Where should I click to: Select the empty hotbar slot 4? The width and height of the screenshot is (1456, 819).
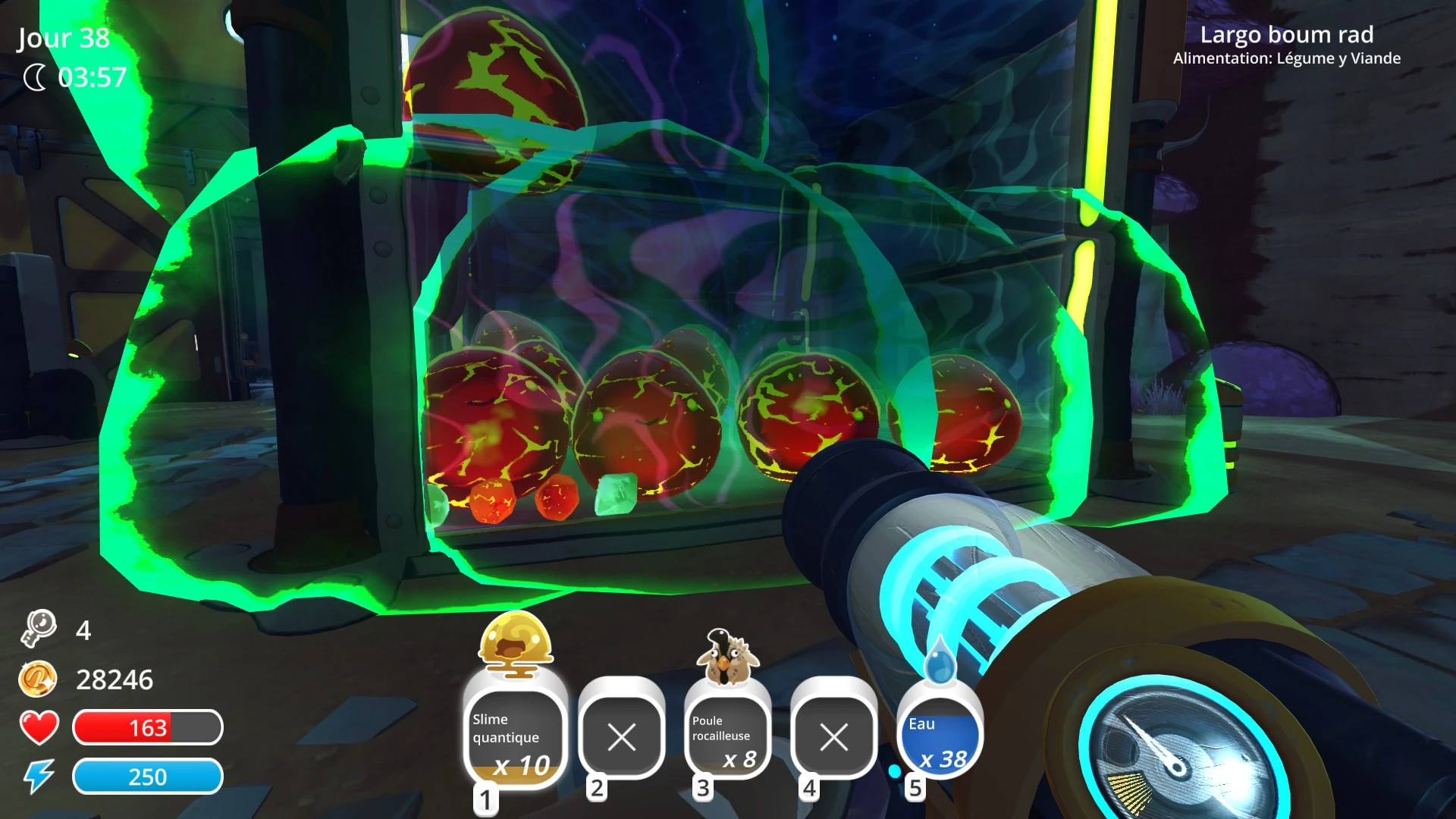pos(833,736)
